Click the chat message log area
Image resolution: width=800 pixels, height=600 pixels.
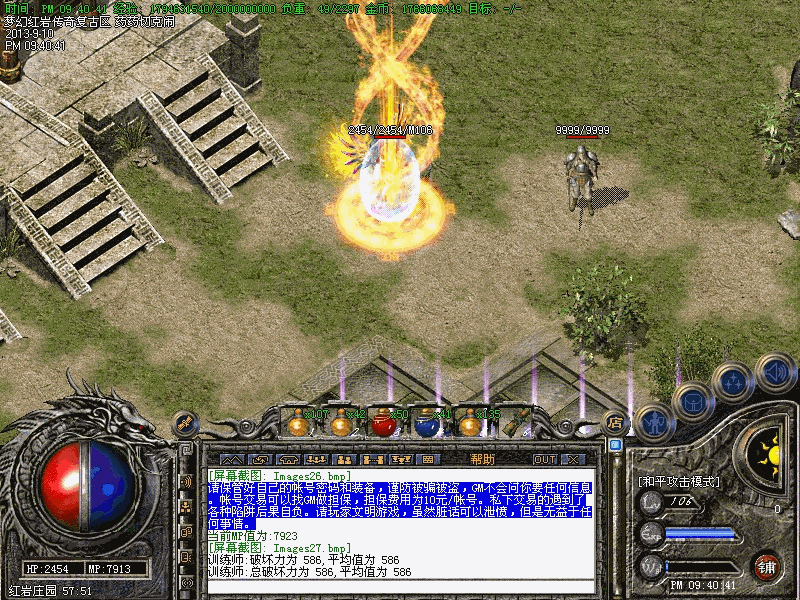pos(400,525)
